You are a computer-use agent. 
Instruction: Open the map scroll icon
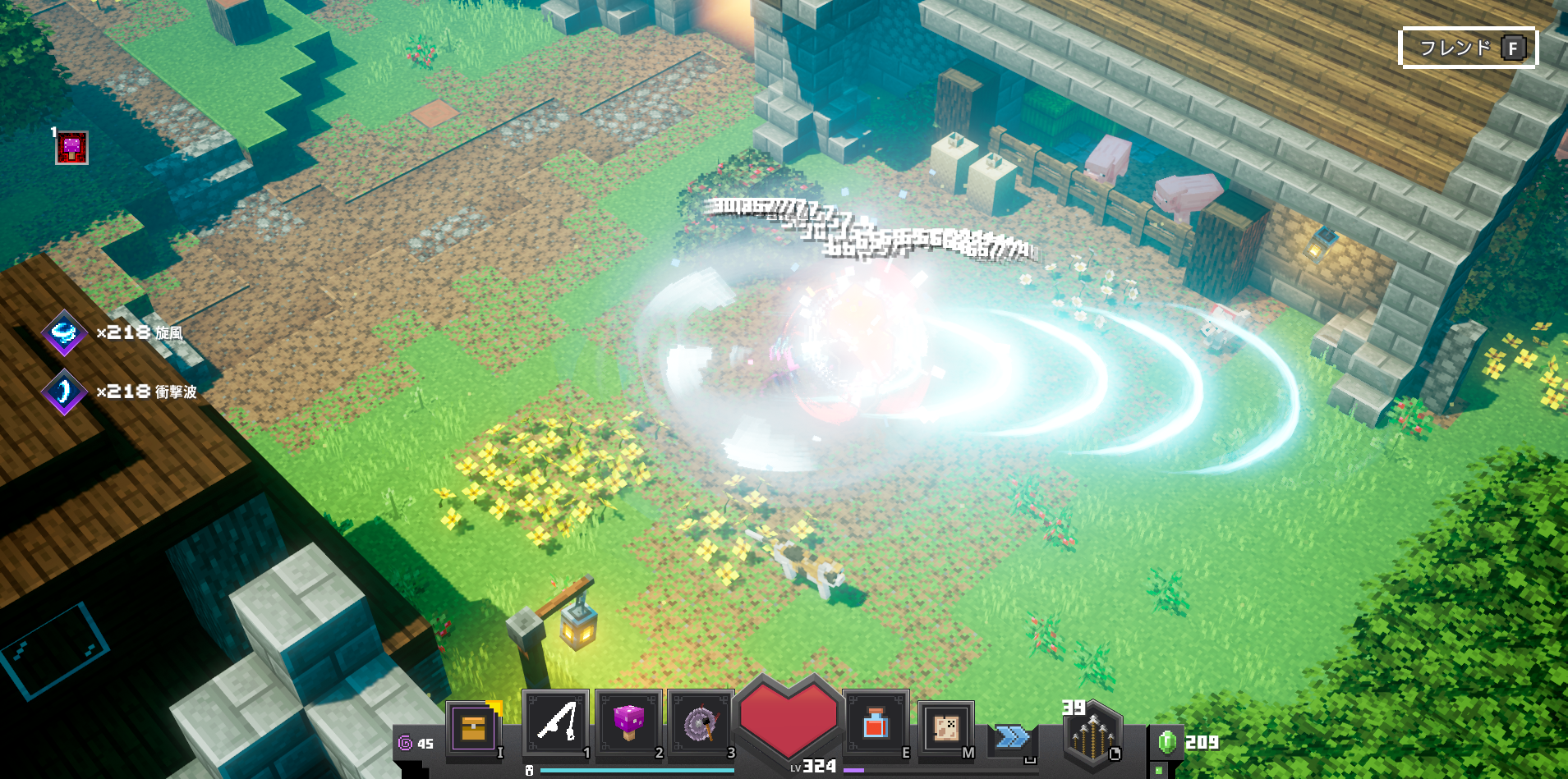[945, 726]
